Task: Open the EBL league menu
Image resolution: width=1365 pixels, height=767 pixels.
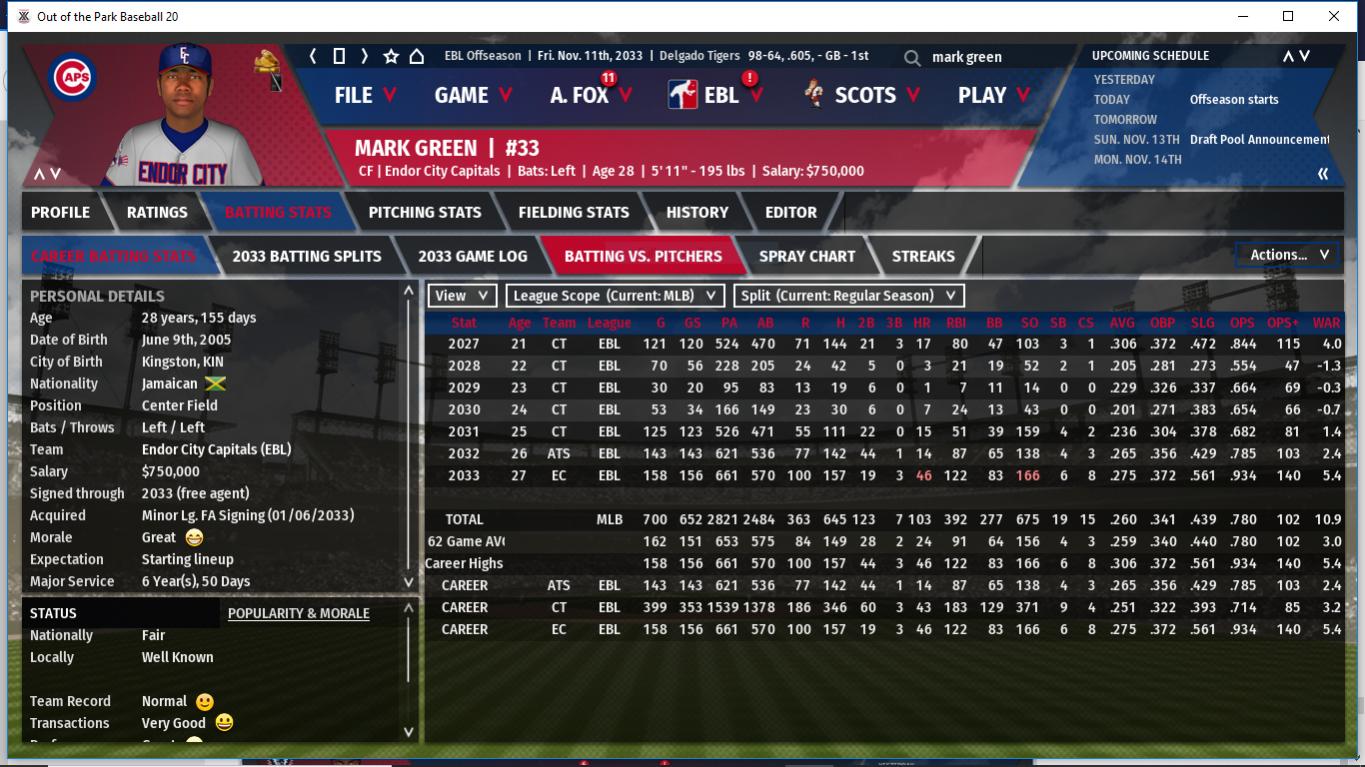Action: coord(716,95)
